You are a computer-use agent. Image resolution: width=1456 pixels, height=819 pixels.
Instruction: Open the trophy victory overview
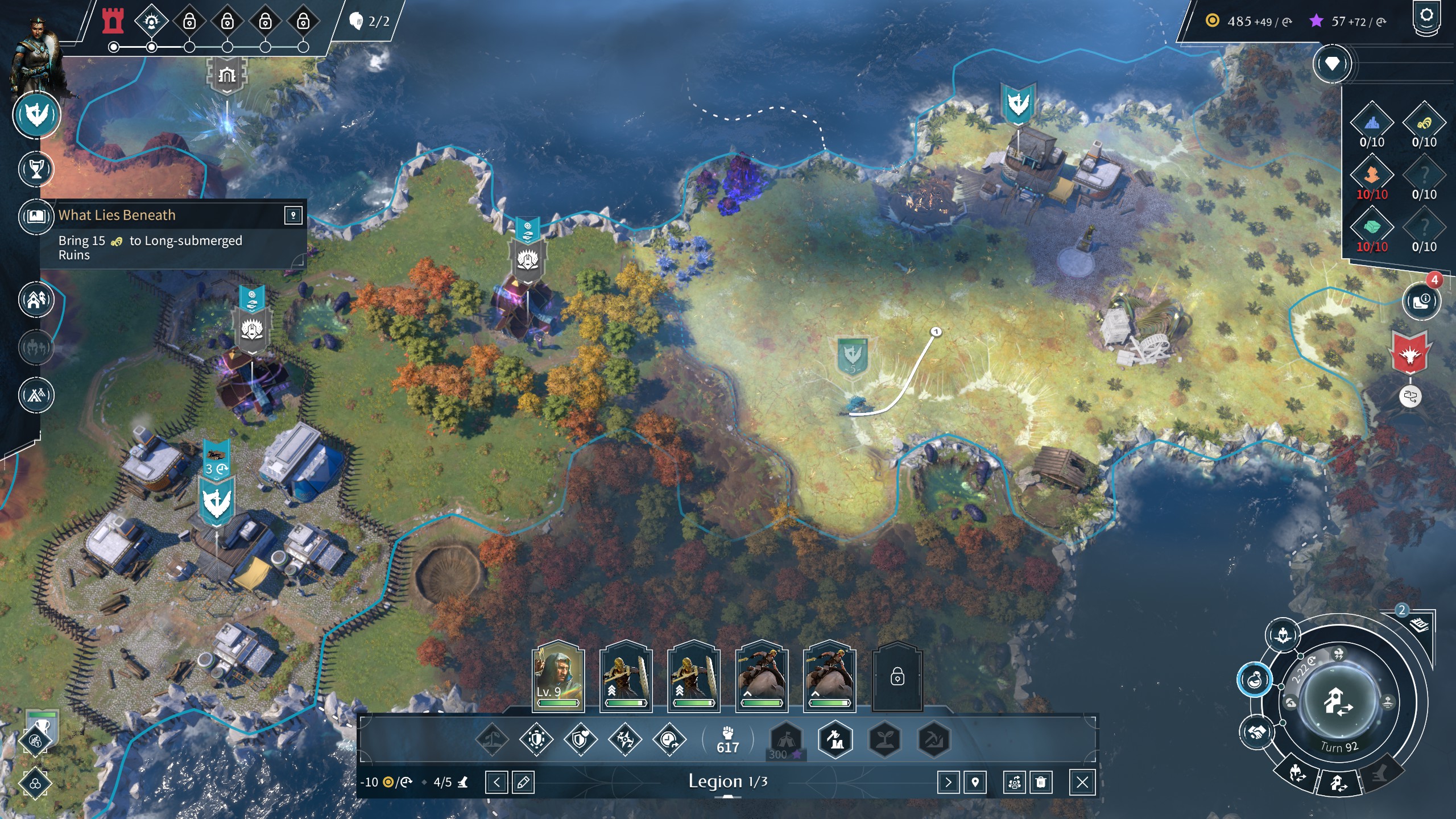tap(36, 169)
